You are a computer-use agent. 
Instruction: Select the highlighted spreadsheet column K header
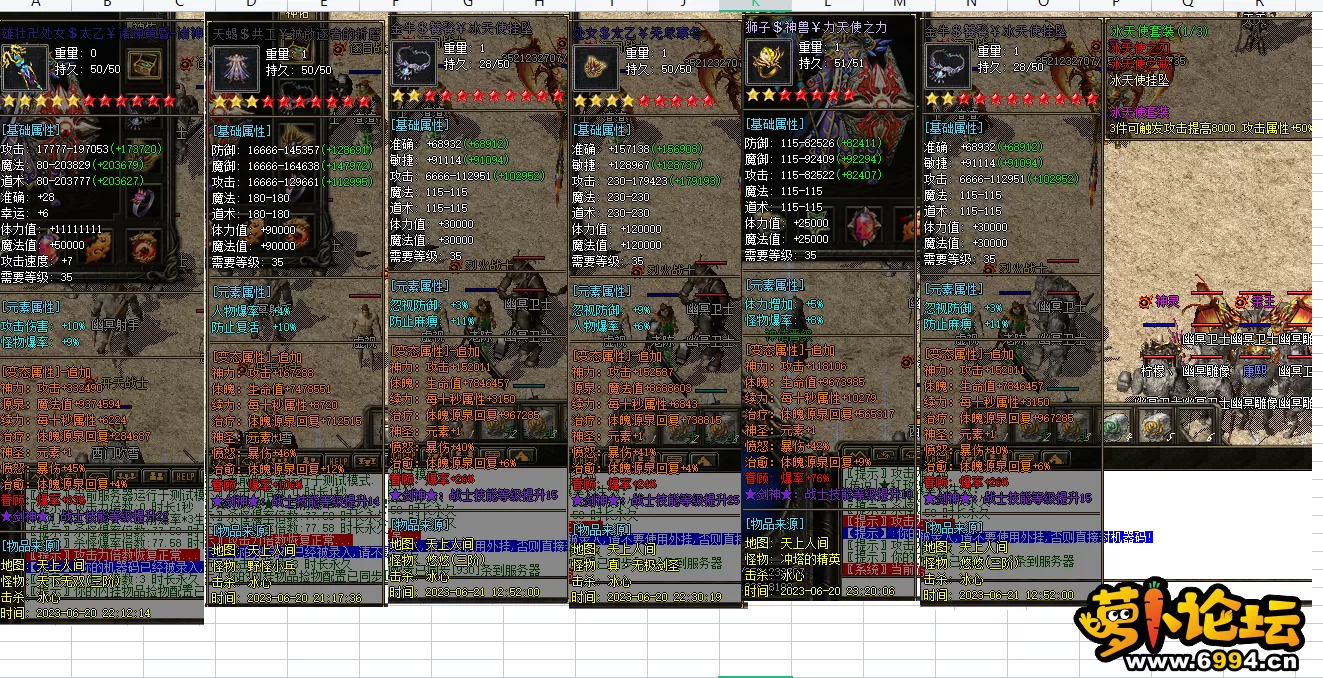(755, 5)
